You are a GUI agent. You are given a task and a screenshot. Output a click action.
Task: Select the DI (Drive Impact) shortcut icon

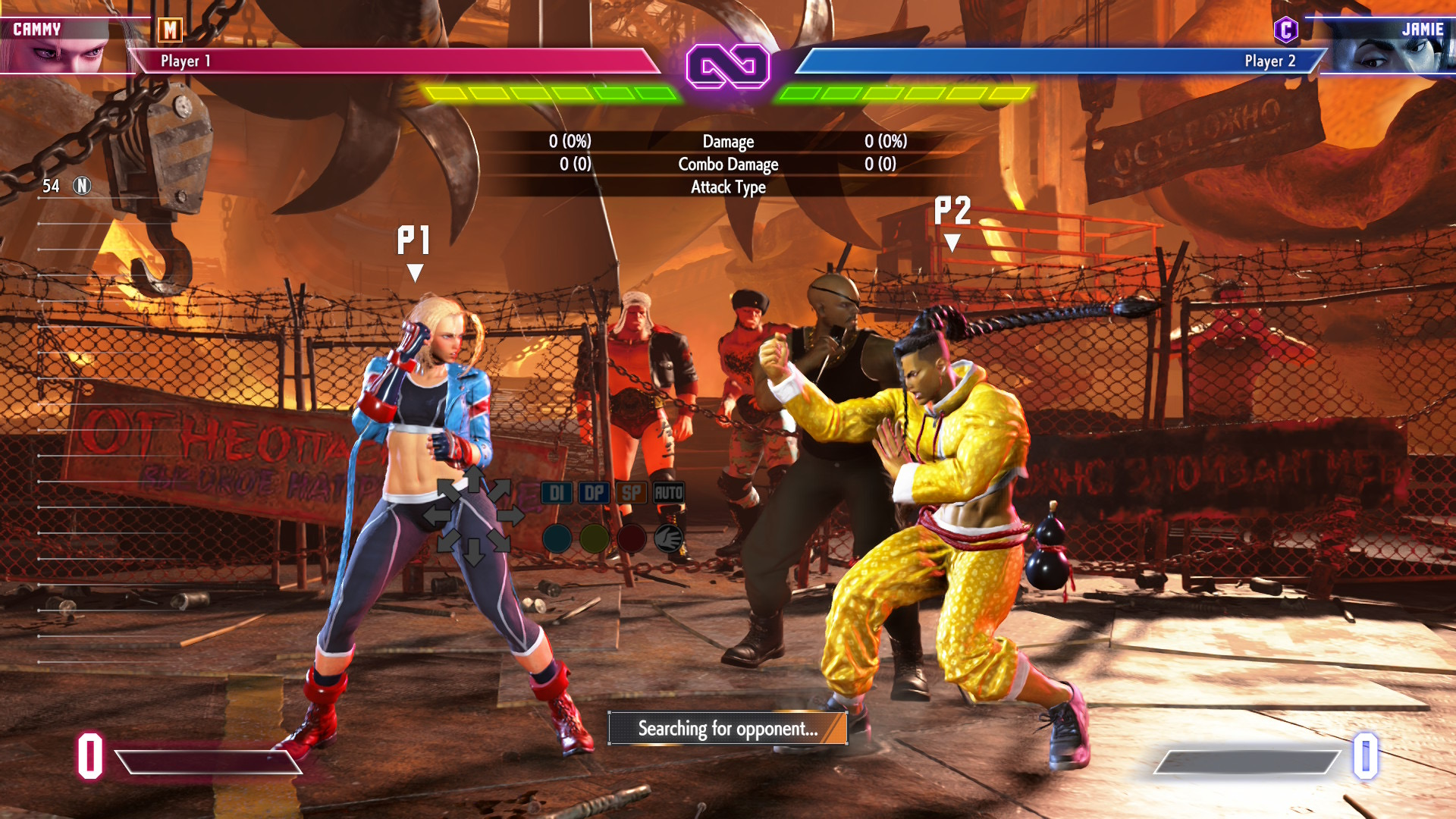click(556, 492)
